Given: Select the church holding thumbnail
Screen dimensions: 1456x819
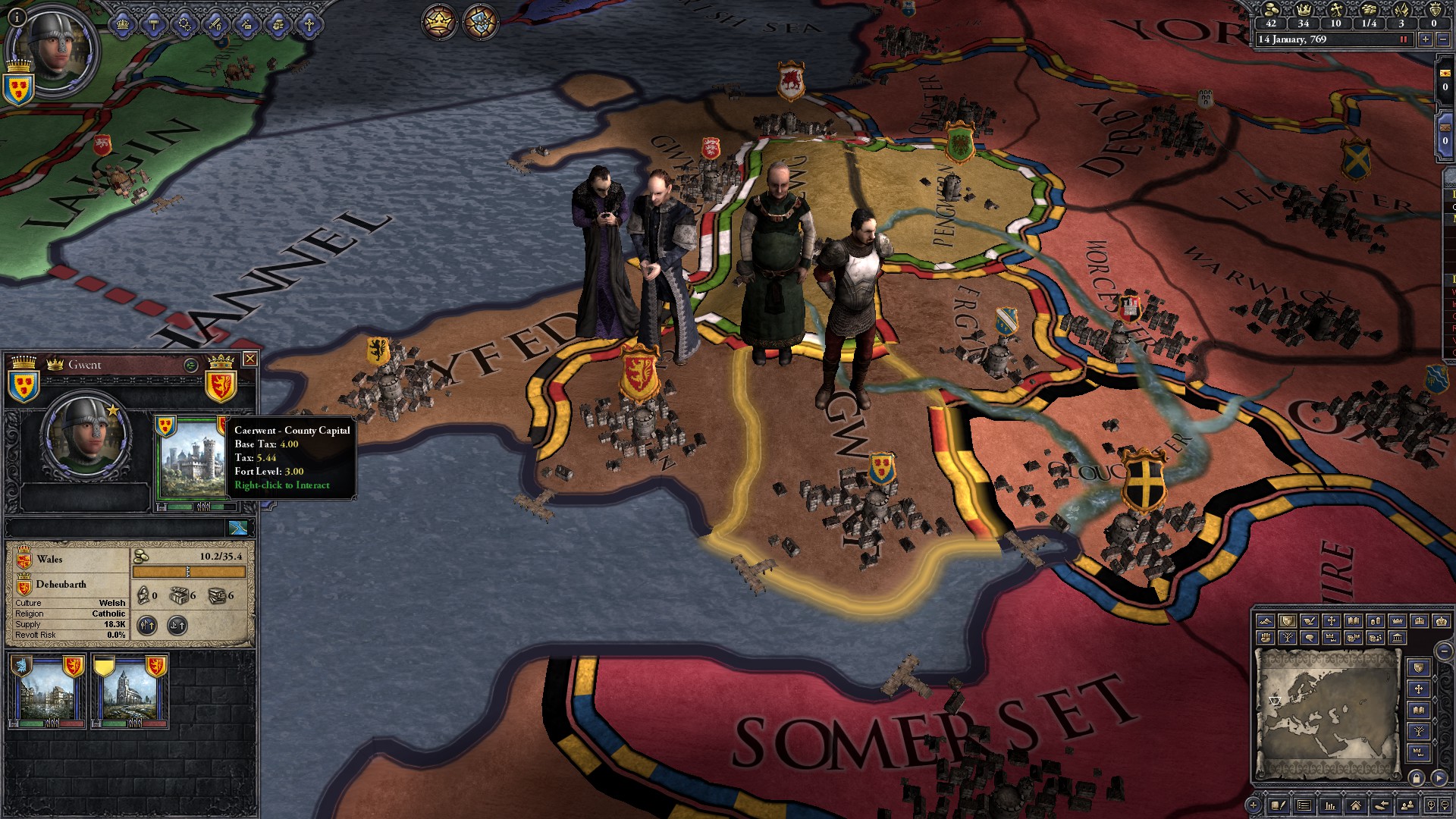Looking at the screenshot, I should 130,691.
